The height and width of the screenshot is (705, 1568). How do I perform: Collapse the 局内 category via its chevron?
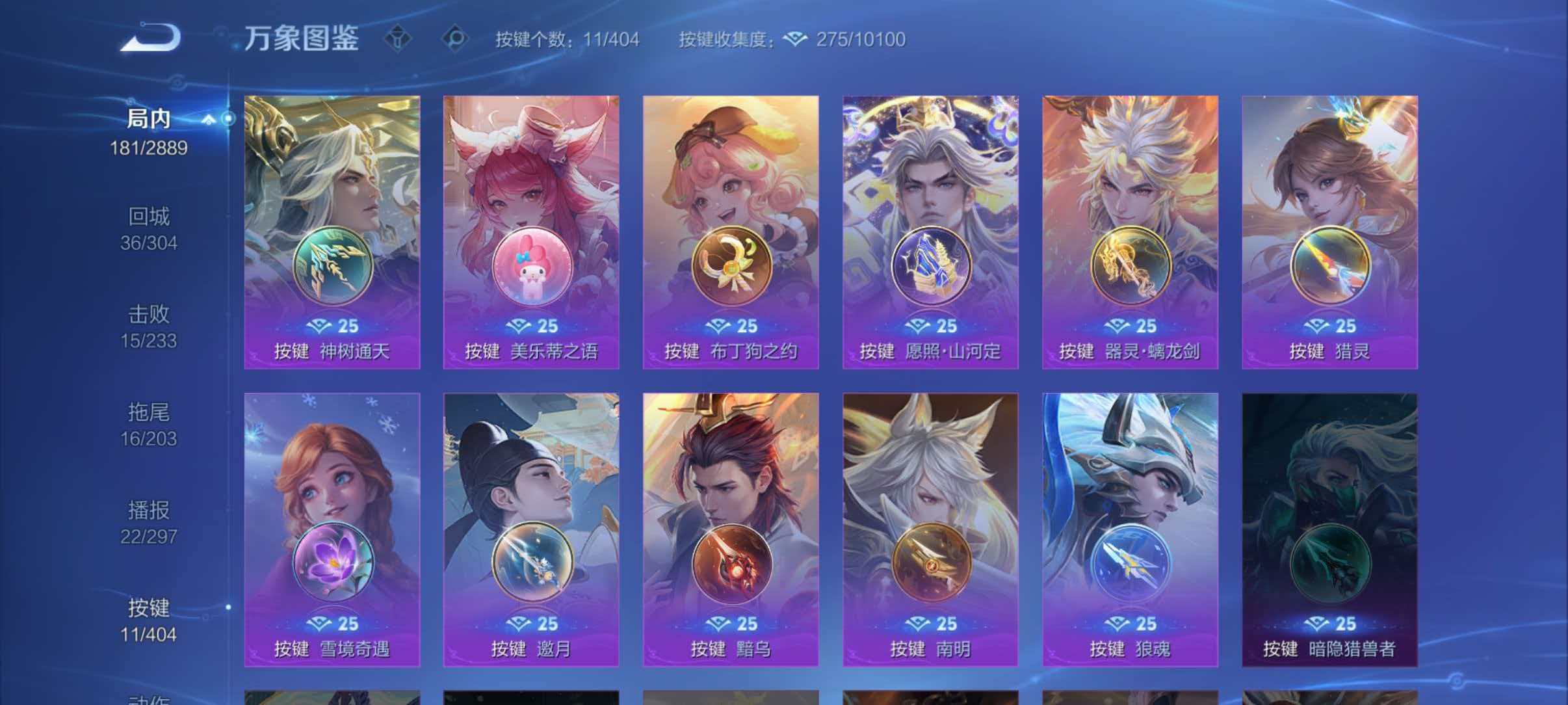[x=209, y=120]
